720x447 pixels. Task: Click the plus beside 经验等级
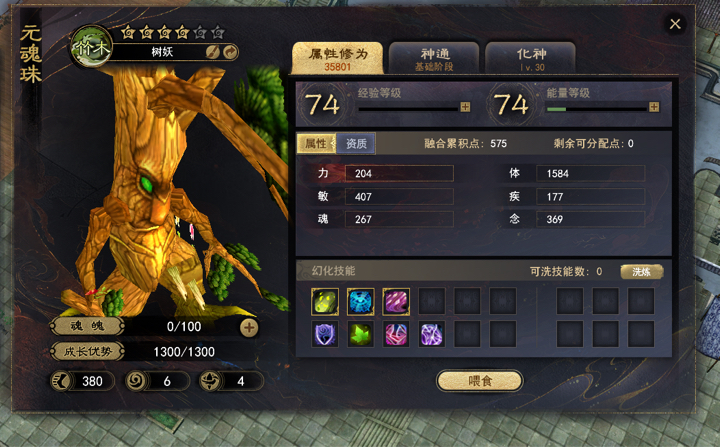click(465, 107)
